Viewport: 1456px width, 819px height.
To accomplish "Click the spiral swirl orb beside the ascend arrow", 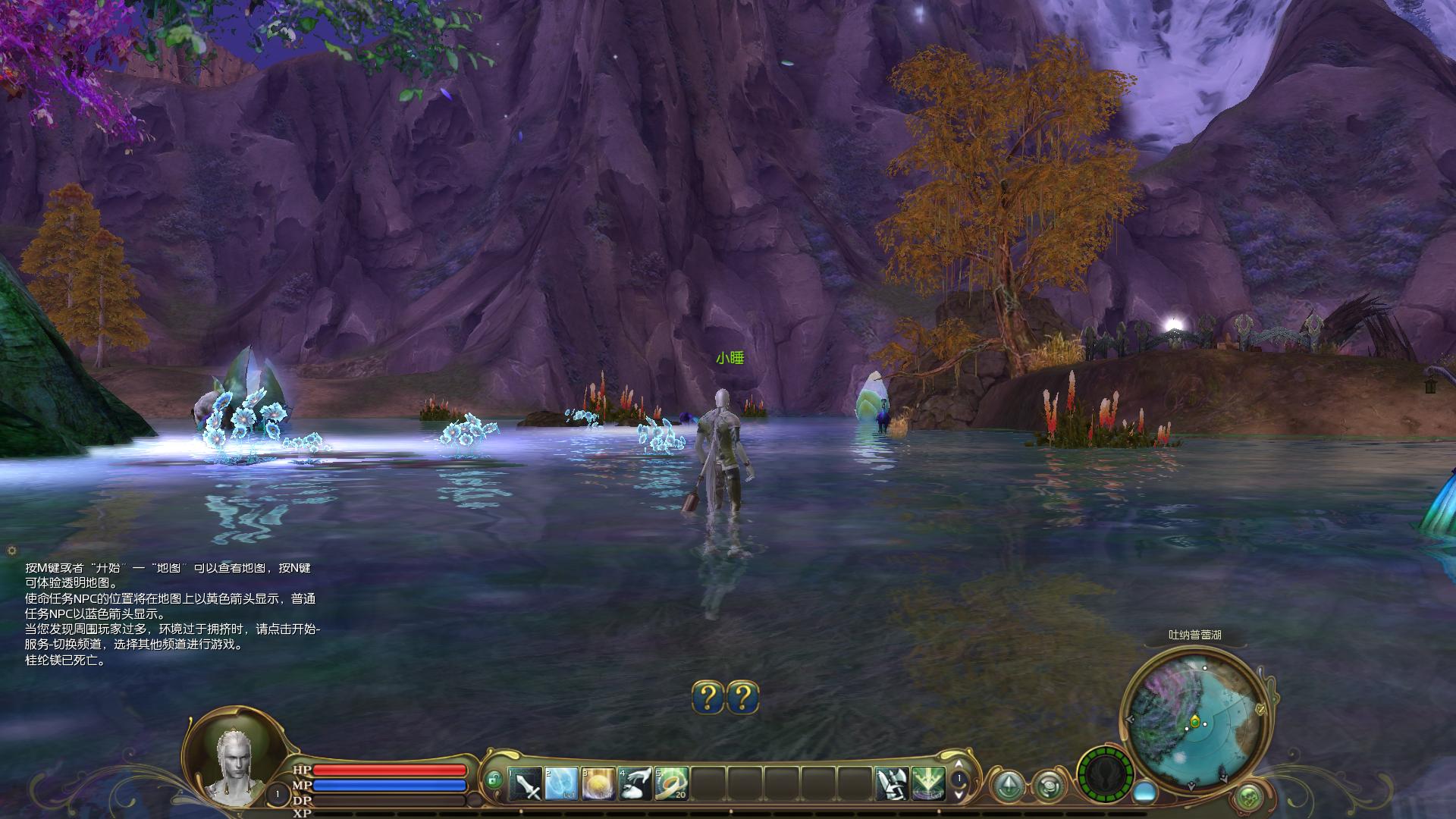I will (x=1050, y=786).
